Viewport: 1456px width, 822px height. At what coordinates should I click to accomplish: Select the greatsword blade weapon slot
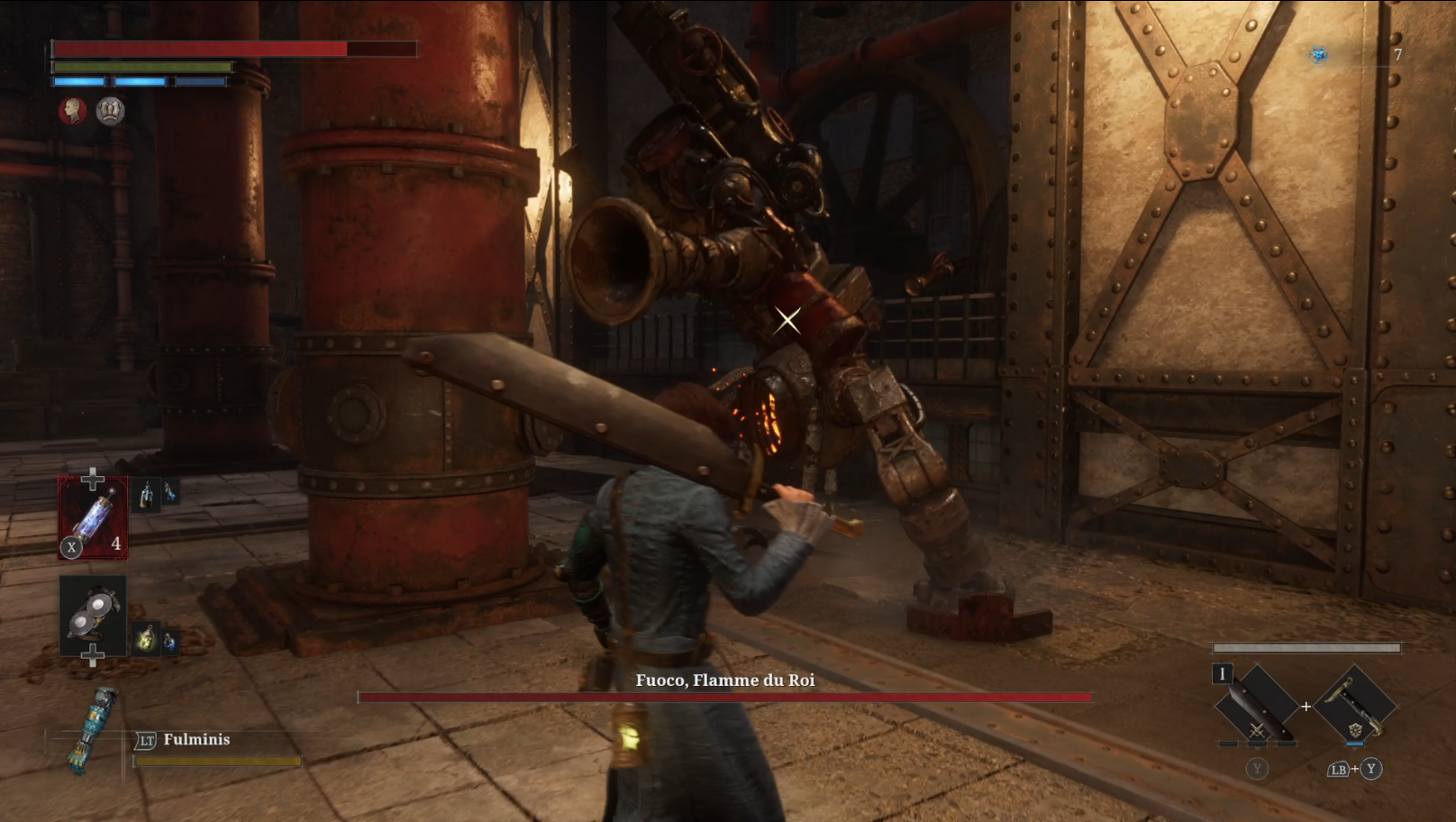coord(1257,706)
